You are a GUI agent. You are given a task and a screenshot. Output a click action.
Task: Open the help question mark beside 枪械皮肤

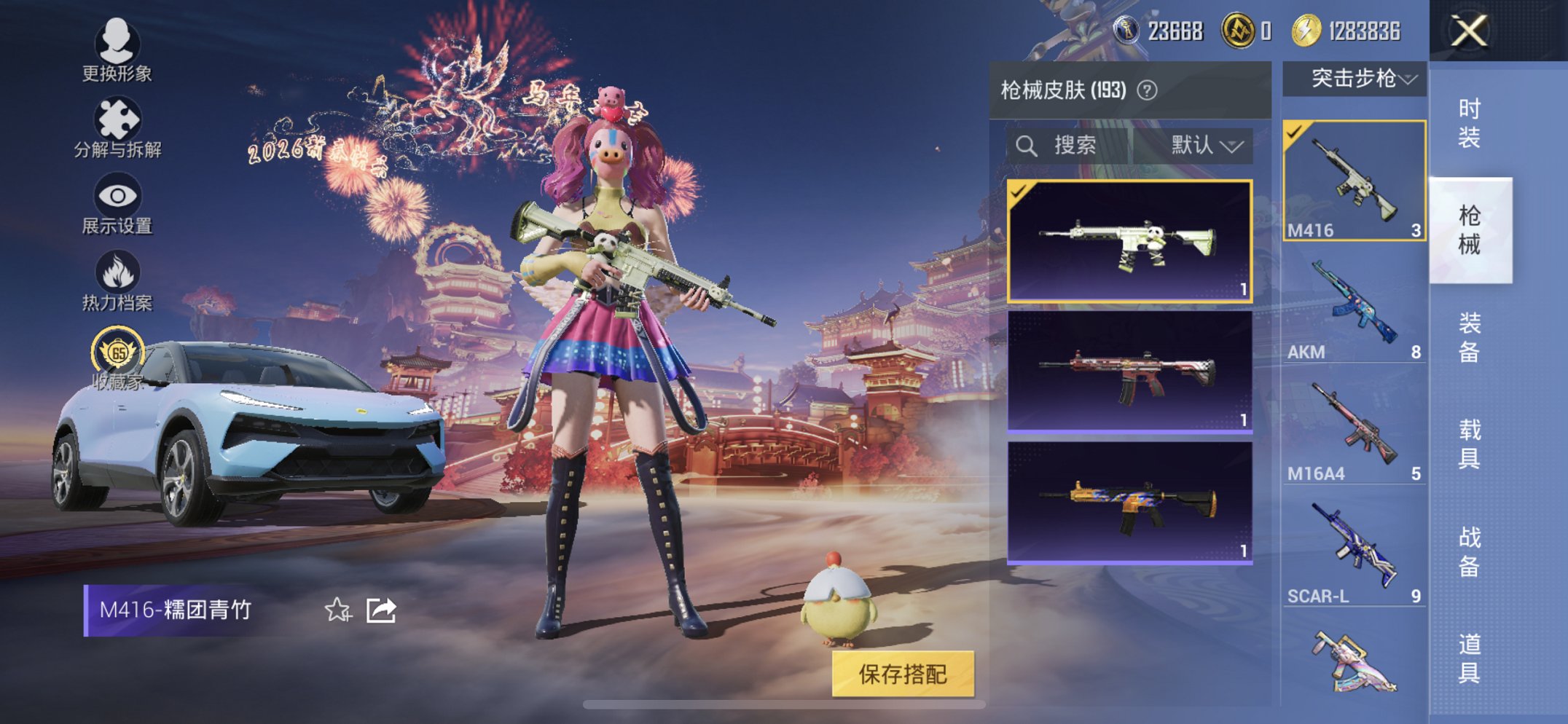tap(1148, 90)
